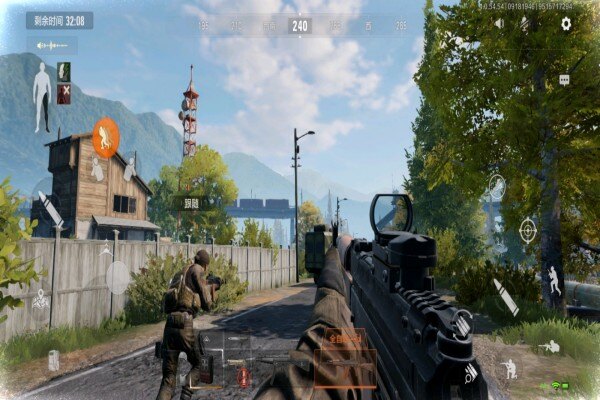Open the chat bubble icon
Screen dimensions: 600x400
(x=564, y=79)
